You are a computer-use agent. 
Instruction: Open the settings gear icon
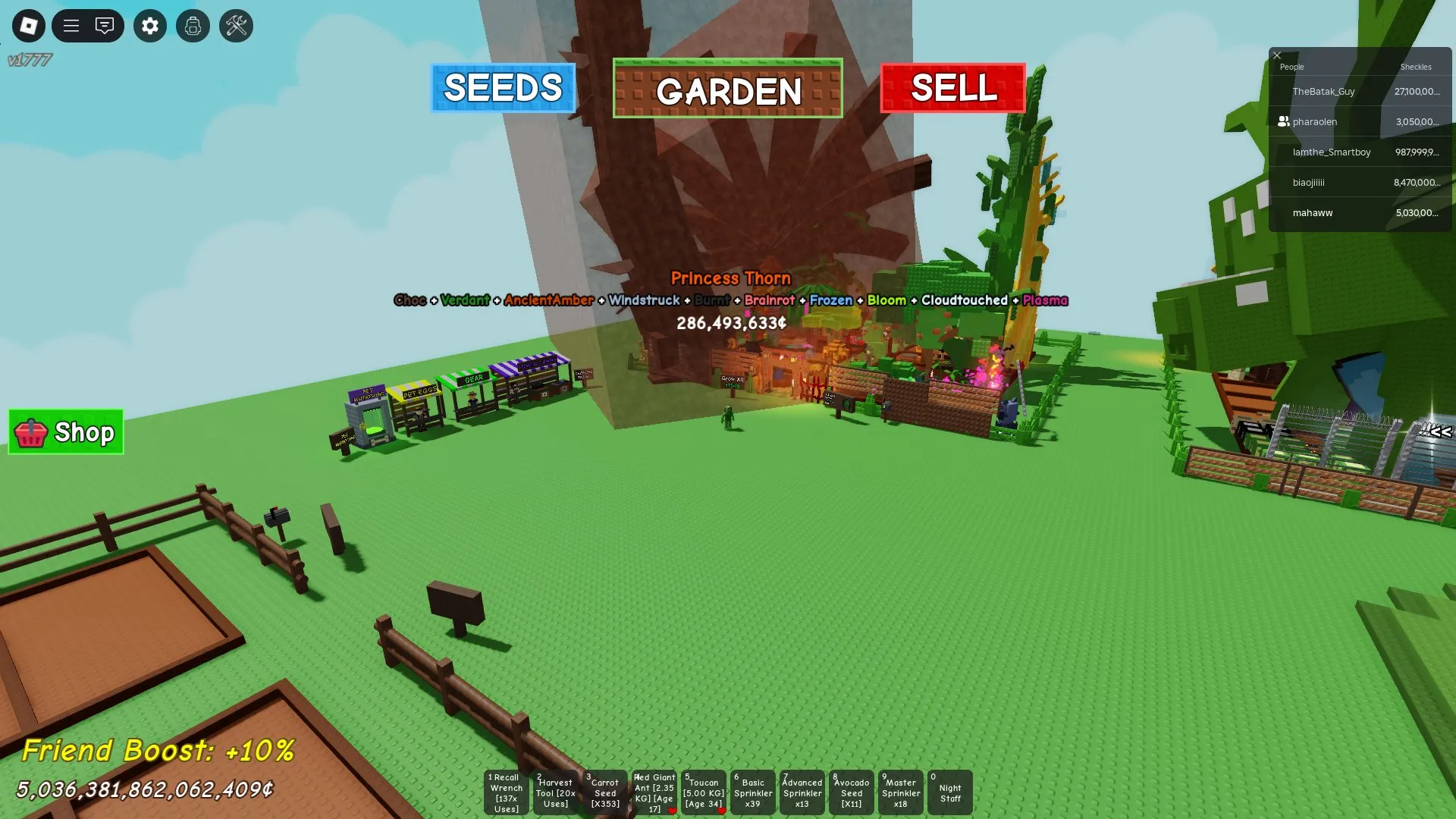point(149,26)
